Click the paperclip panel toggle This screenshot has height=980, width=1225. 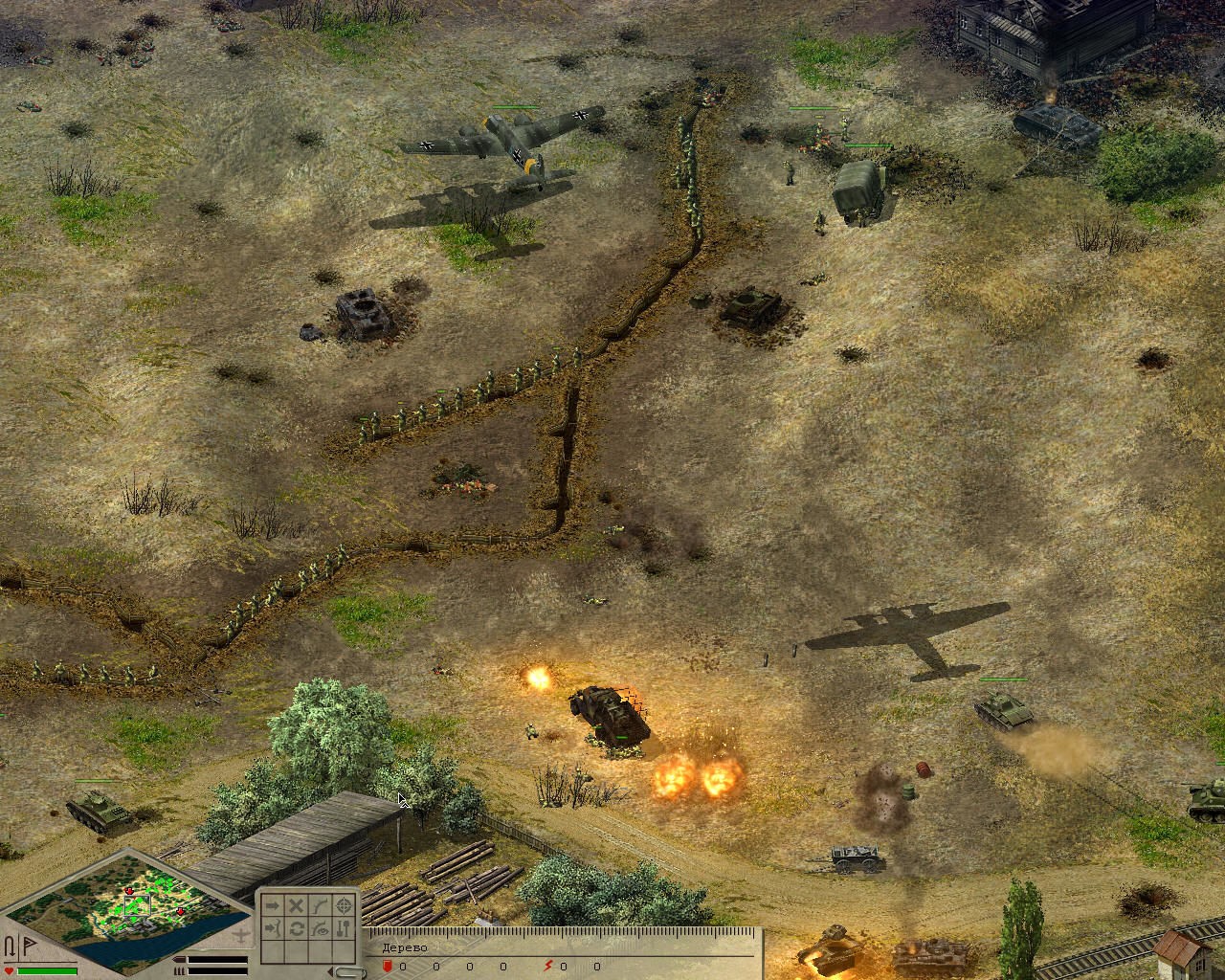coord(350,972)
